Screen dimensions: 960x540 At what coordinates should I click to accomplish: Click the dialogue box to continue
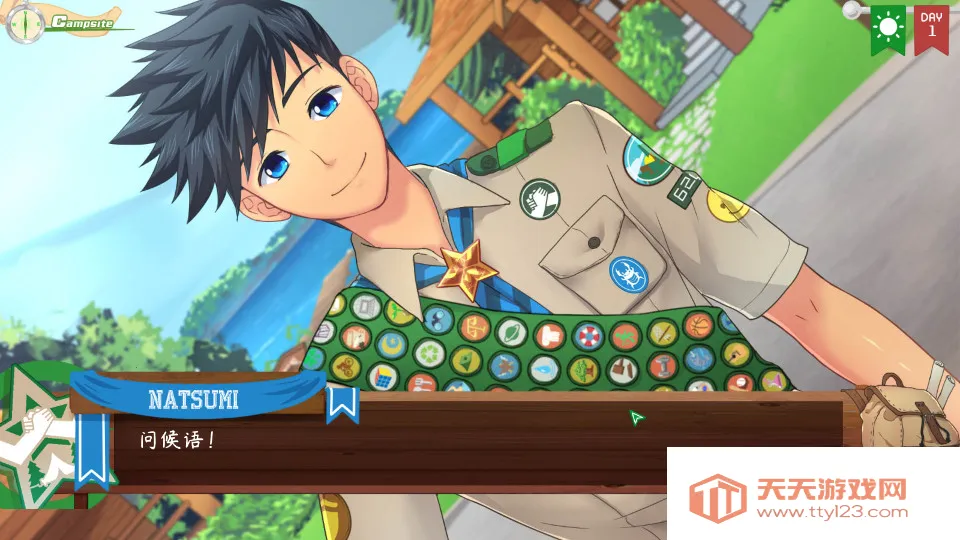click(x=400, y=440)
